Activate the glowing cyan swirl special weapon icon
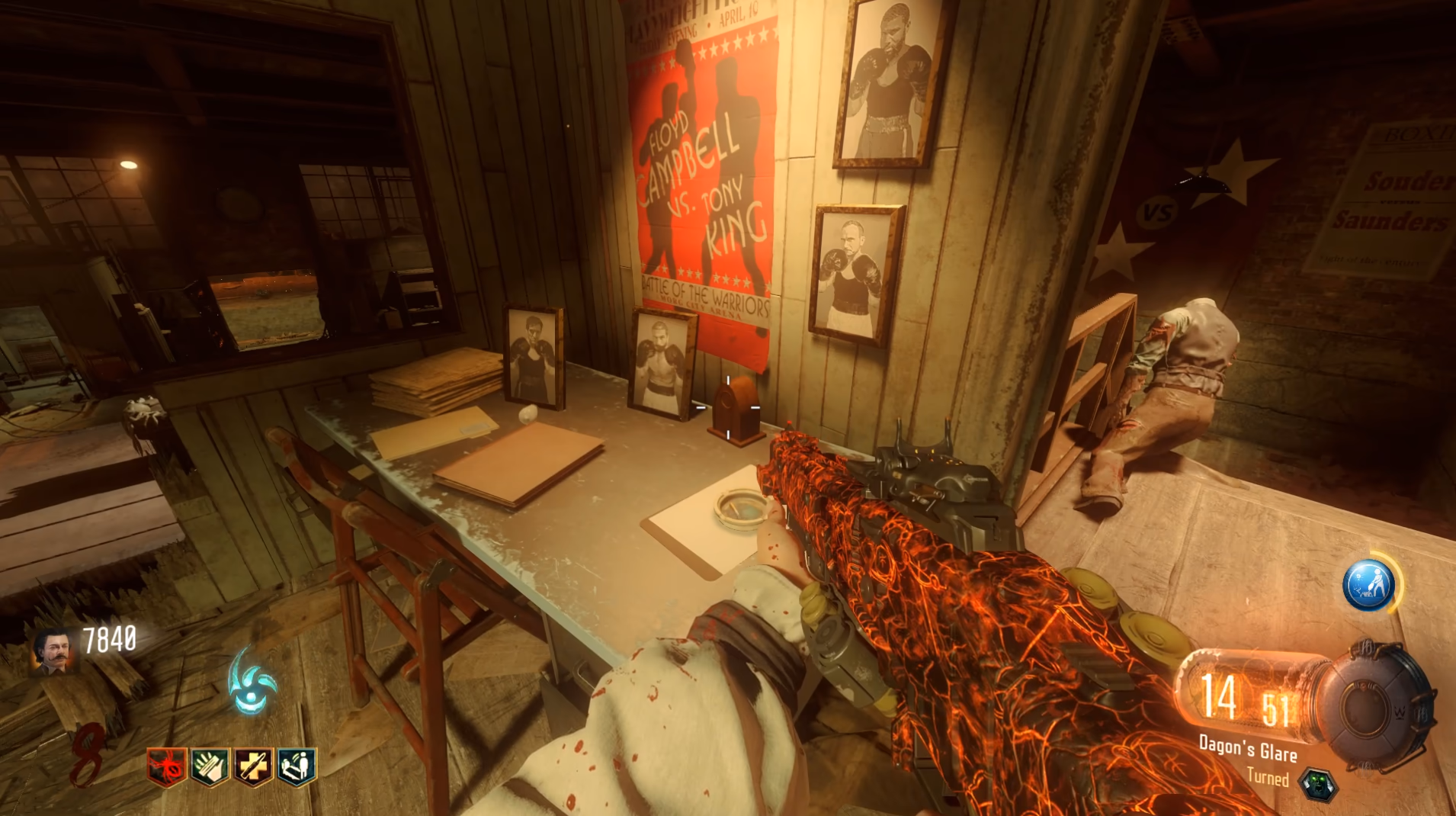This screenshot has height=816, width=1456. click(252, 682)
